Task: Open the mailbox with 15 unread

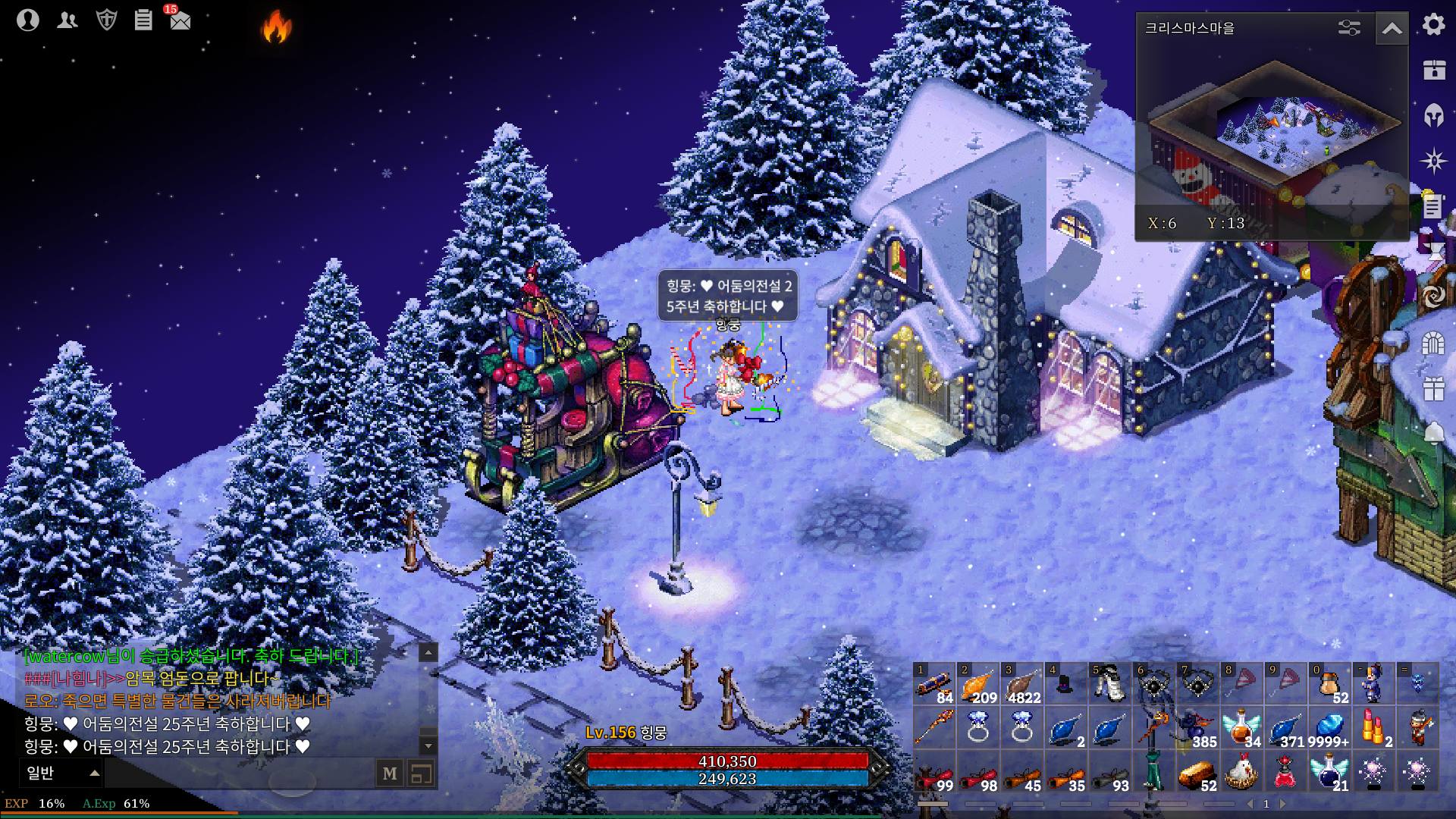Action: click(180, 20)
